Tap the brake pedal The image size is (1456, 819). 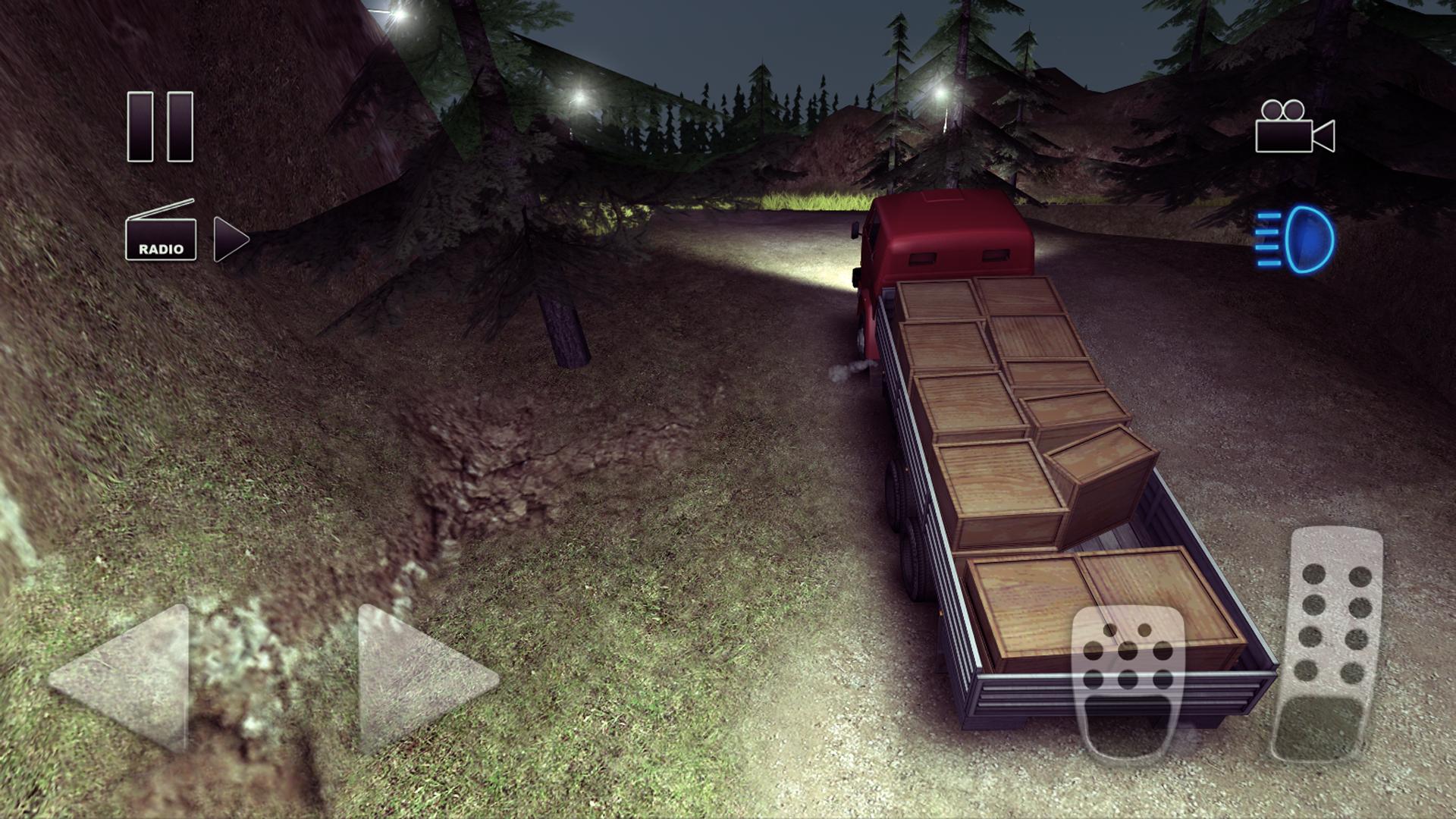pos(1128,680)
